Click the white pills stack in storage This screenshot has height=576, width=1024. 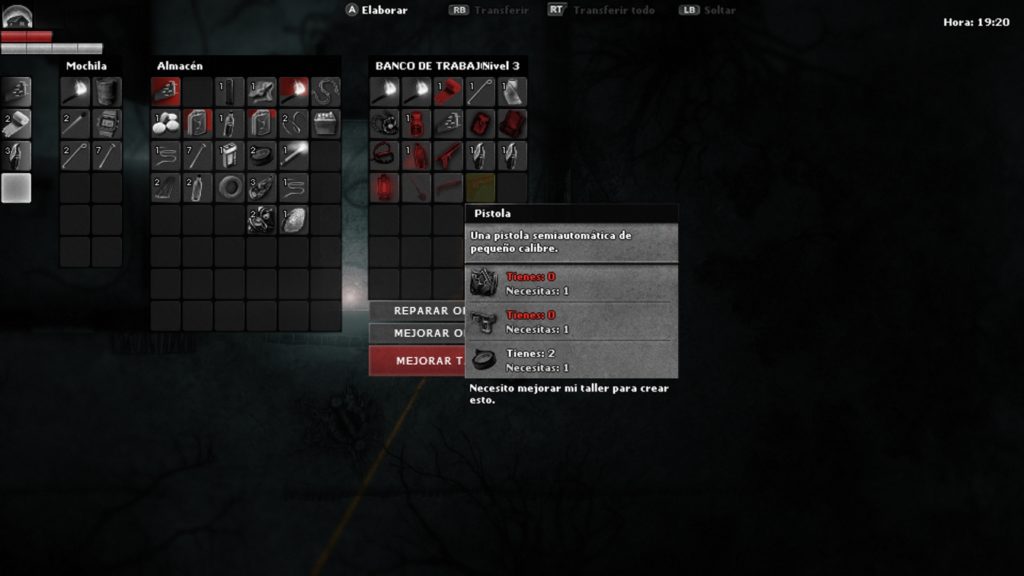(165, 124)
